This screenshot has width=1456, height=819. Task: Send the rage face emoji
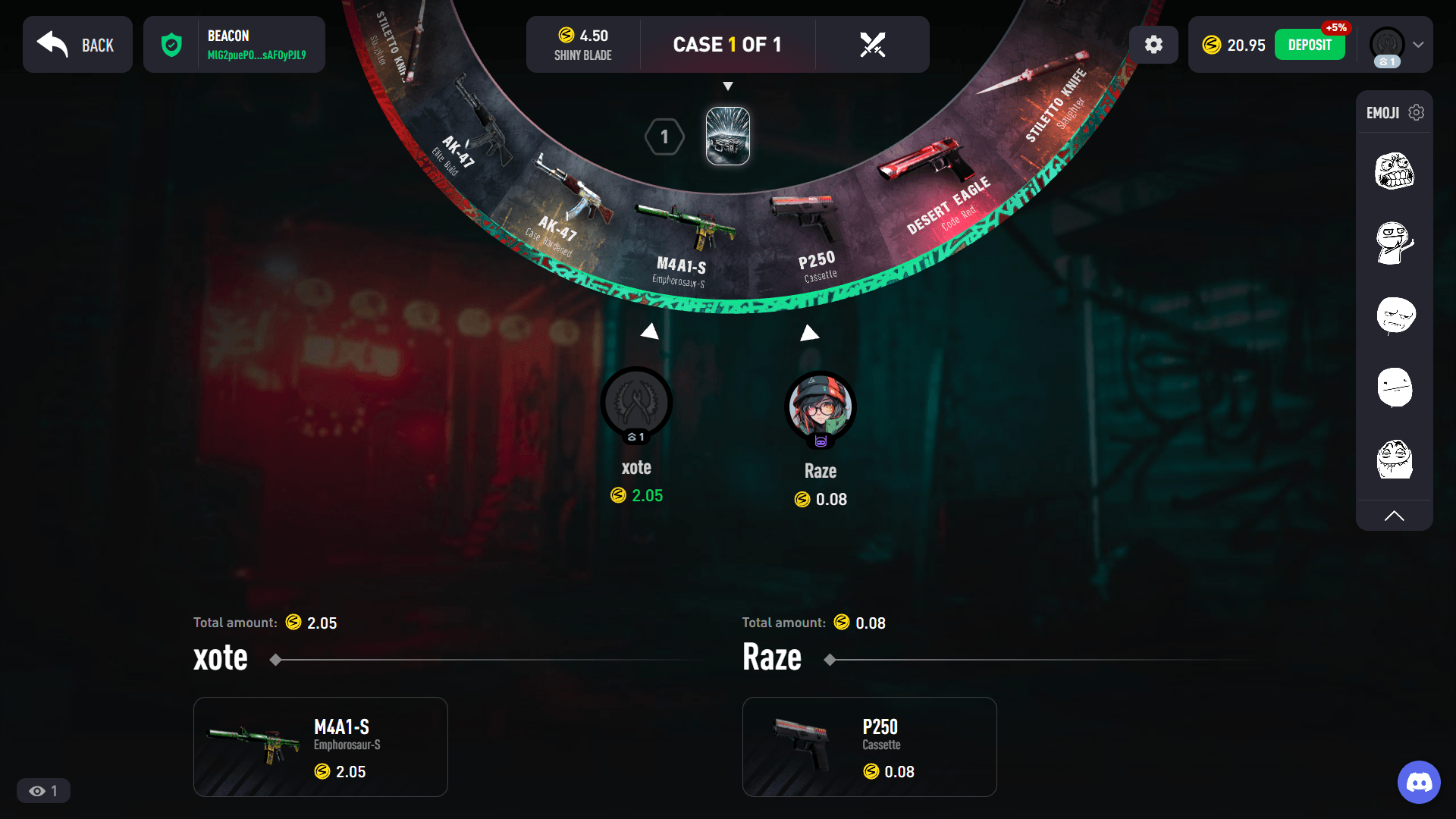[1394, 172]
